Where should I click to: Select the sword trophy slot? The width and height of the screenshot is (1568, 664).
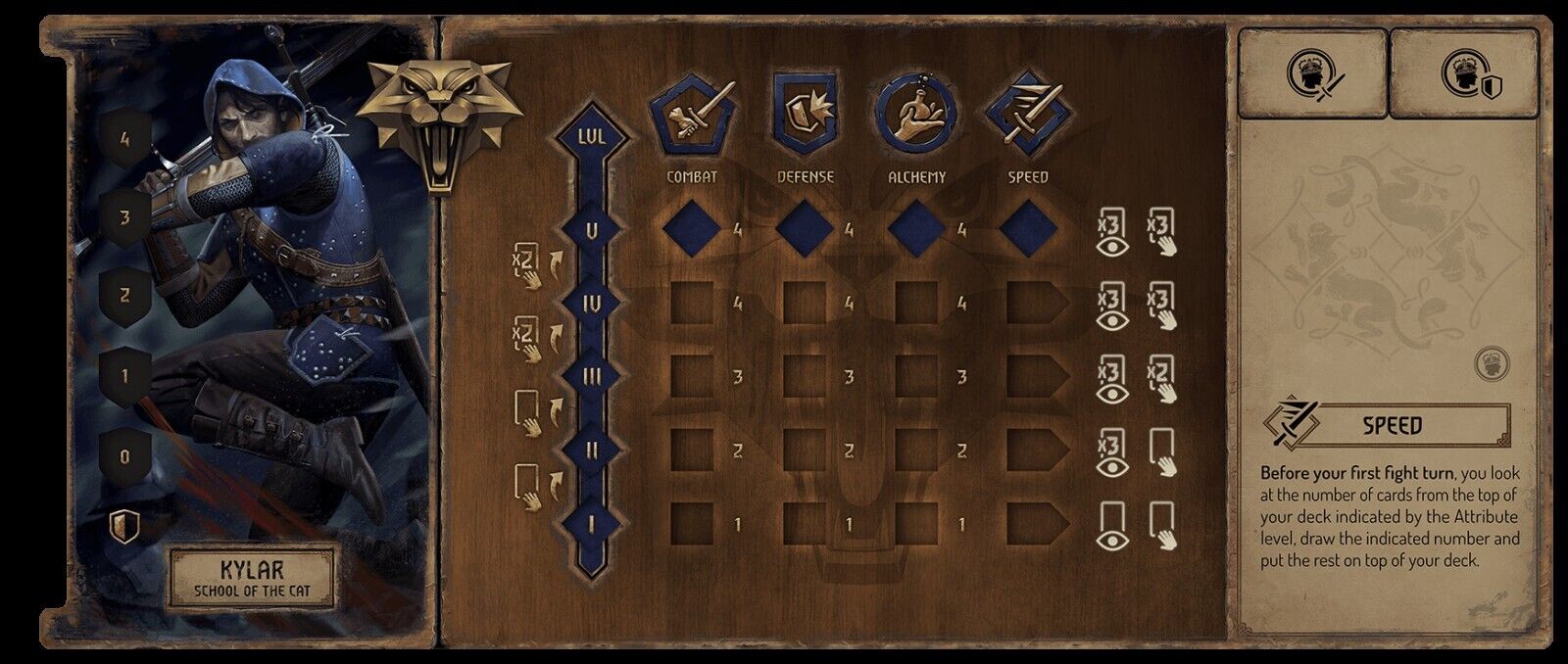pyautogui.click(x=1312, y=73)
